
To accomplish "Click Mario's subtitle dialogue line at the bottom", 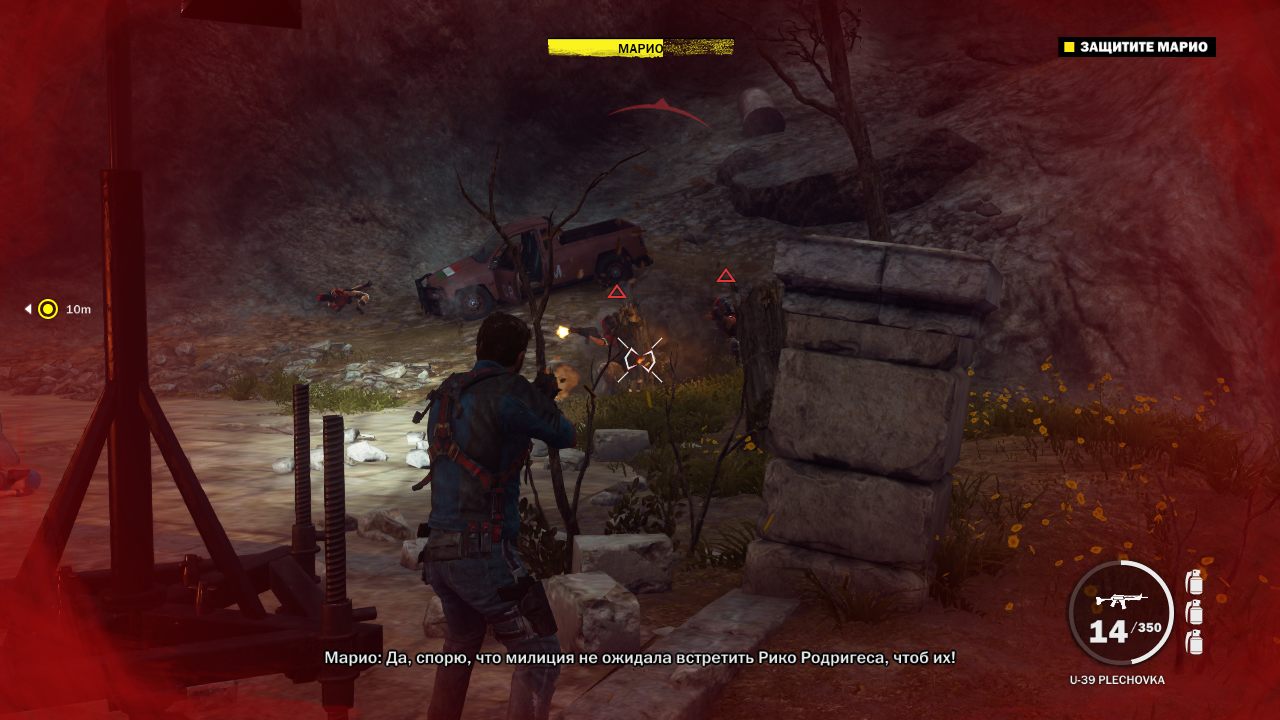I will [x=640, y=661].
